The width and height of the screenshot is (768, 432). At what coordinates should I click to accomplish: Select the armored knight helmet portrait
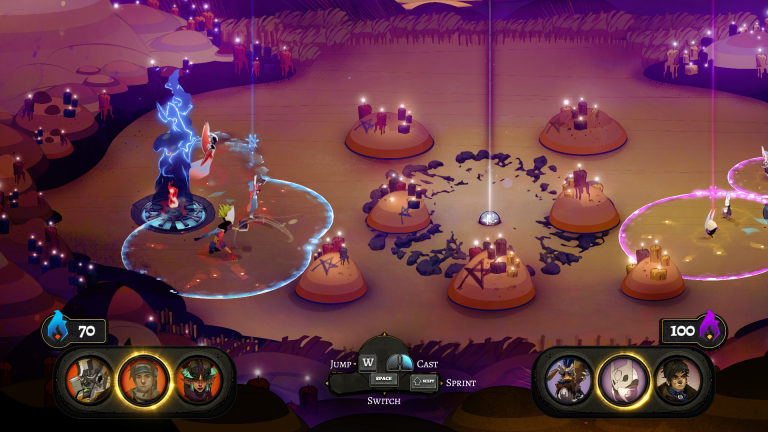click(90, 381)
